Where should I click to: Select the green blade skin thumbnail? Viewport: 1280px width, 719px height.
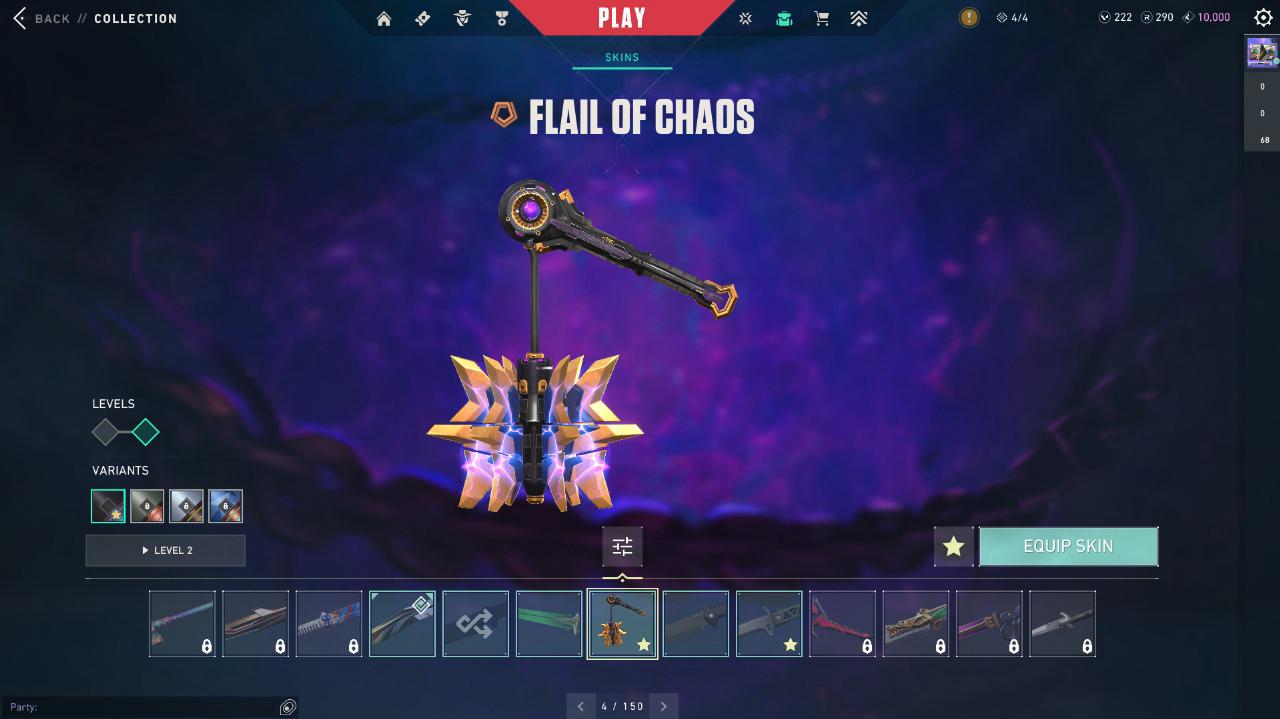coord(549,624)
